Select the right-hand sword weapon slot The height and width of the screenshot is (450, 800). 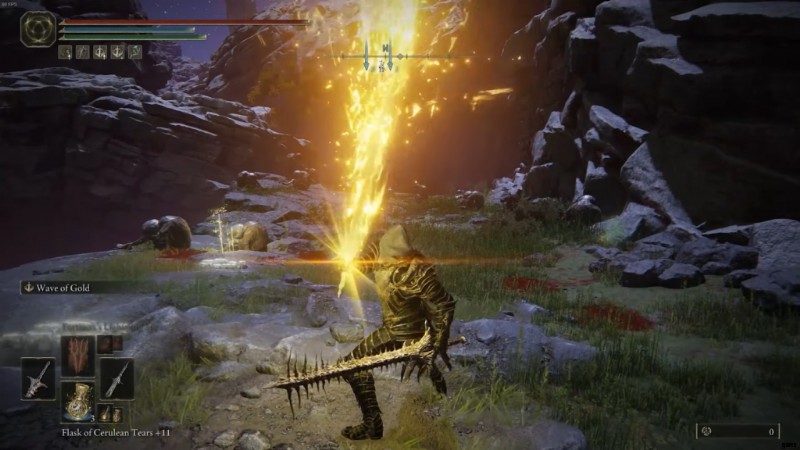(116, 378)
